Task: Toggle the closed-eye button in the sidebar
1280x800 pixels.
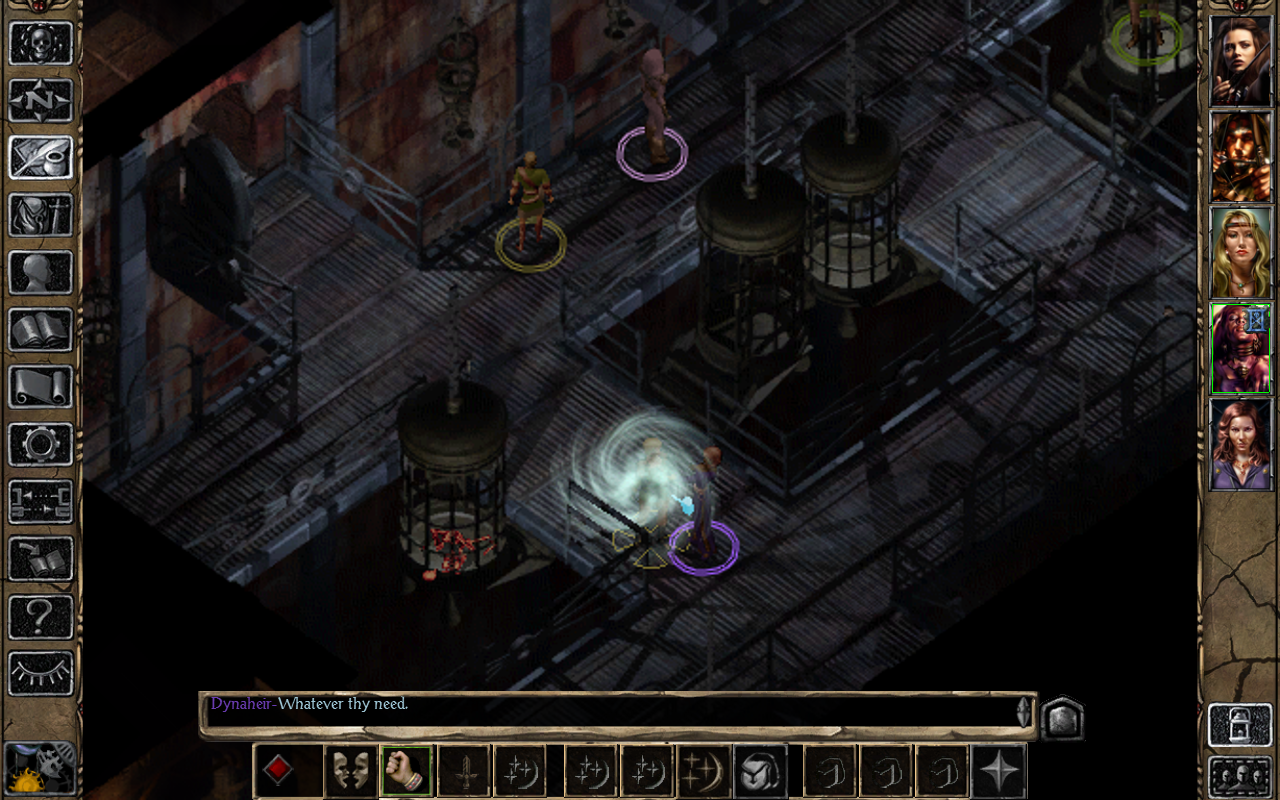Action: click(41, 673)
